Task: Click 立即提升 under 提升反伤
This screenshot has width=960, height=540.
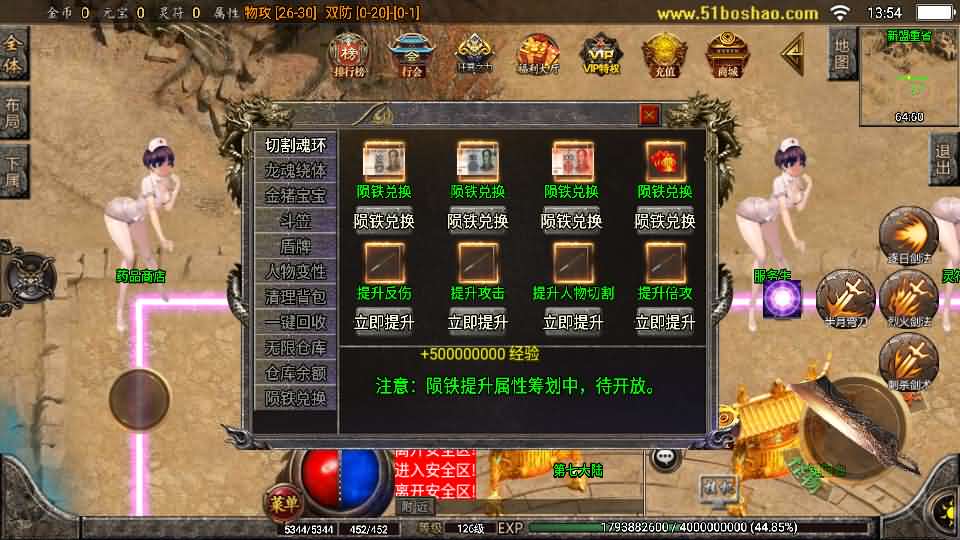Action: click(x=384, y=322)
